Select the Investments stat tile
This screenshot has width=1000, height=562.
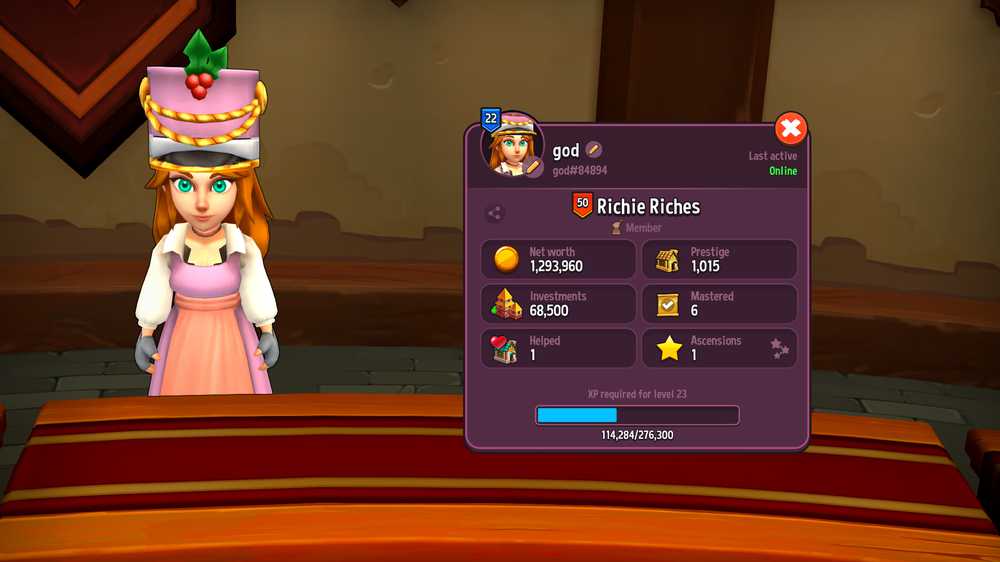[558, 304]
